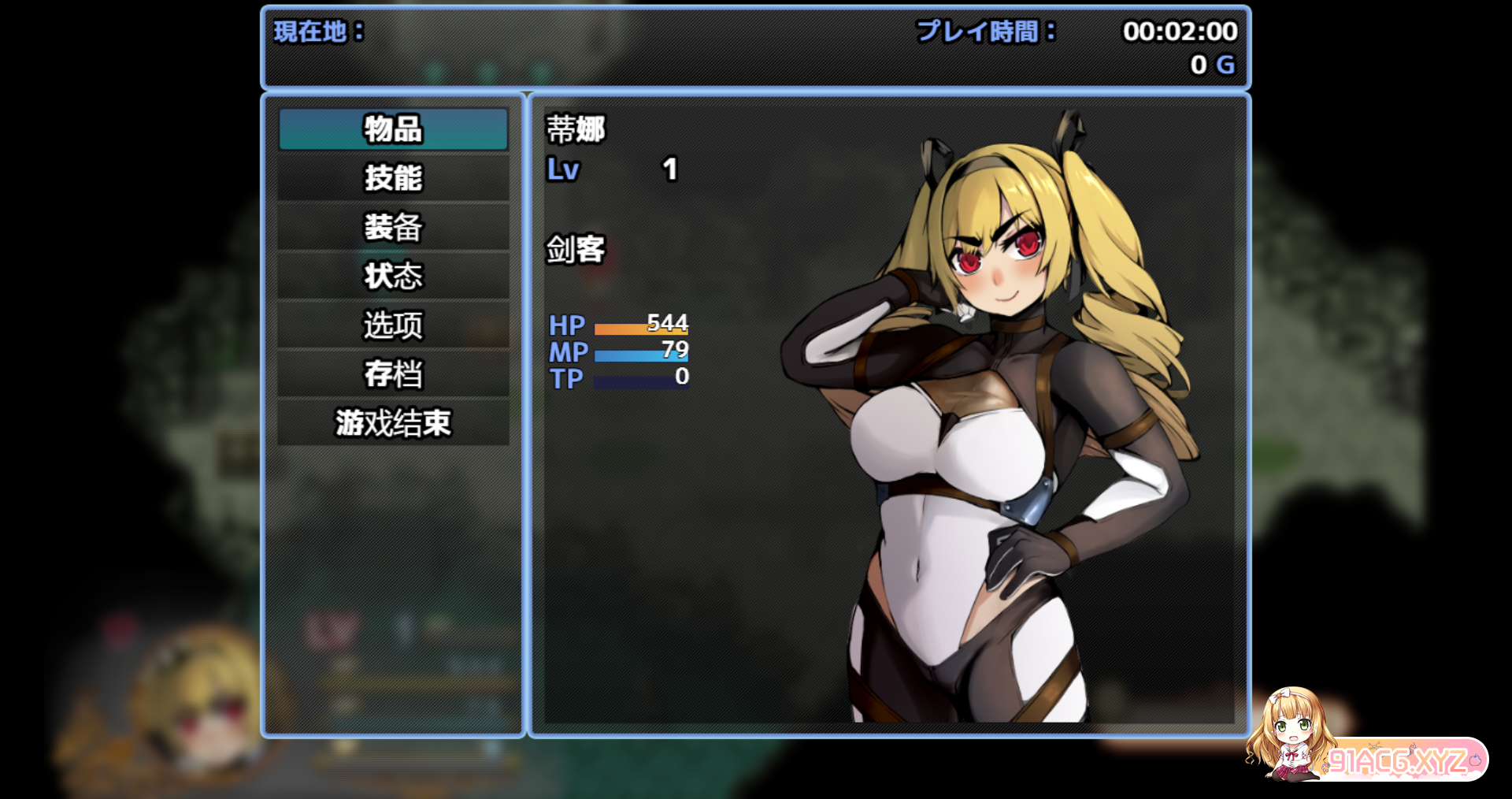This screenshot has width=1512, height=799.
Task: Select 存档 to save the game
Action: 393,373
